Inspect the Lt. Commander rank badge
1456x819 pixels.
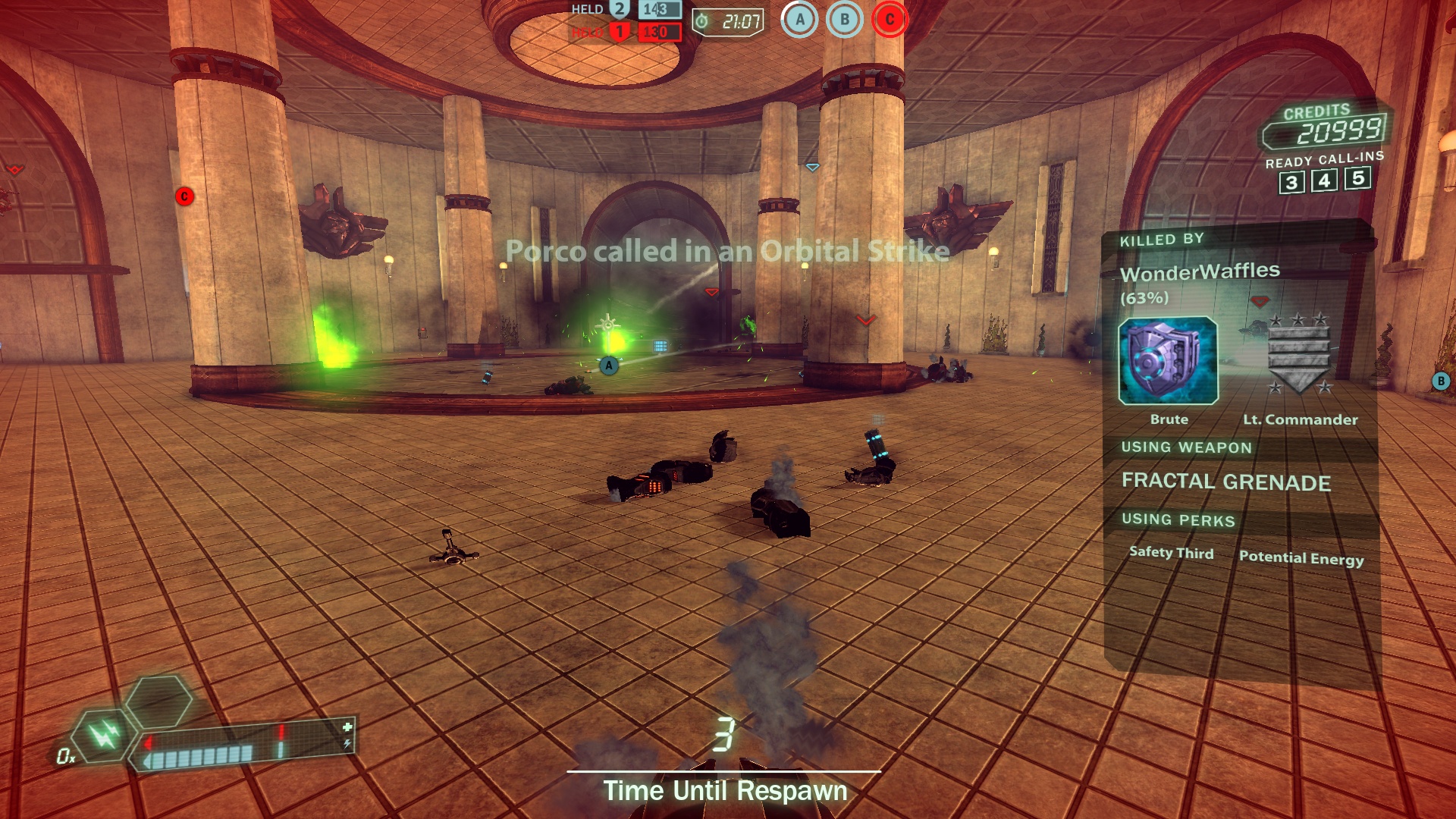[x=1299, y=354]
